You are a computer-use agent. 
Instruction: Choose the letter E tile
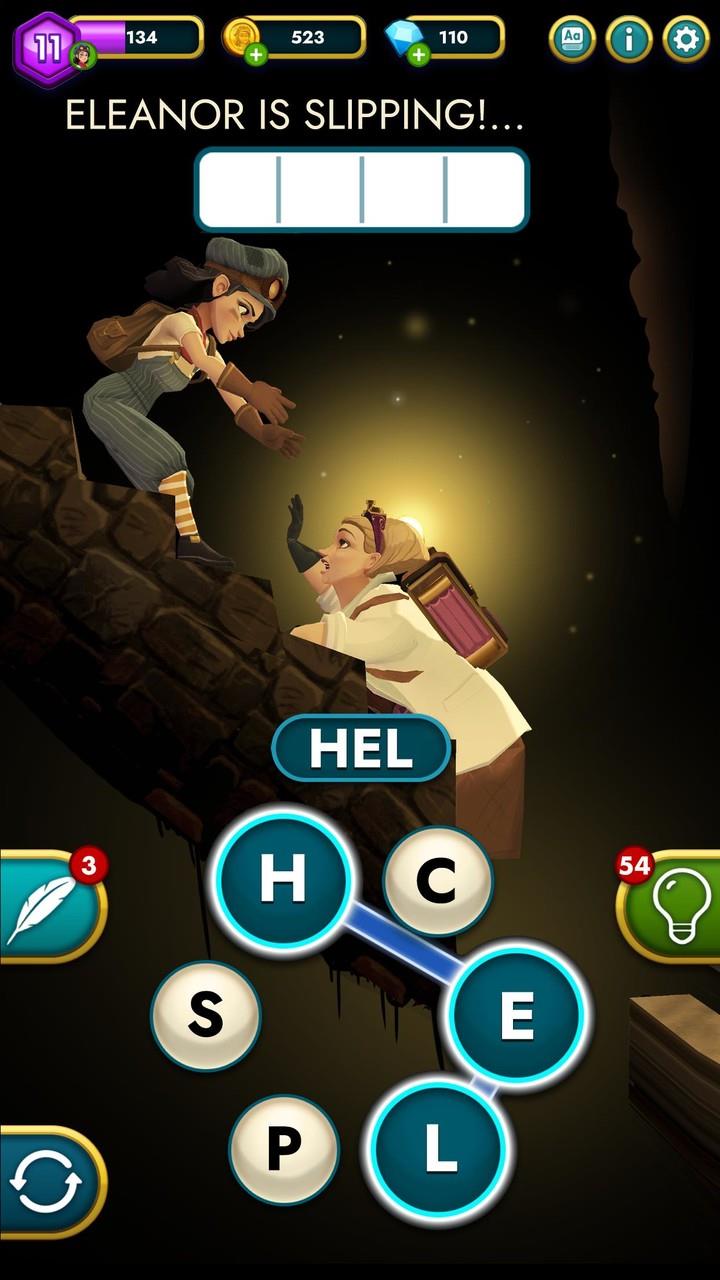tap(516, 1015)
